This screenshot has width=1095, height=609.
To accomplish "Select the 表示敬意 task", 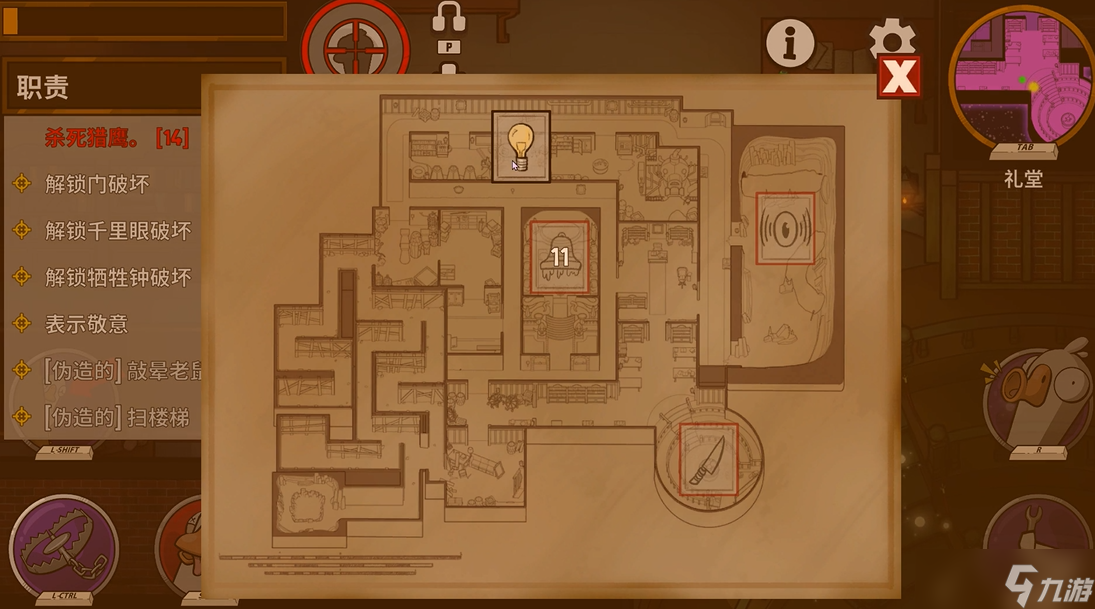I will tap(86, 324).
